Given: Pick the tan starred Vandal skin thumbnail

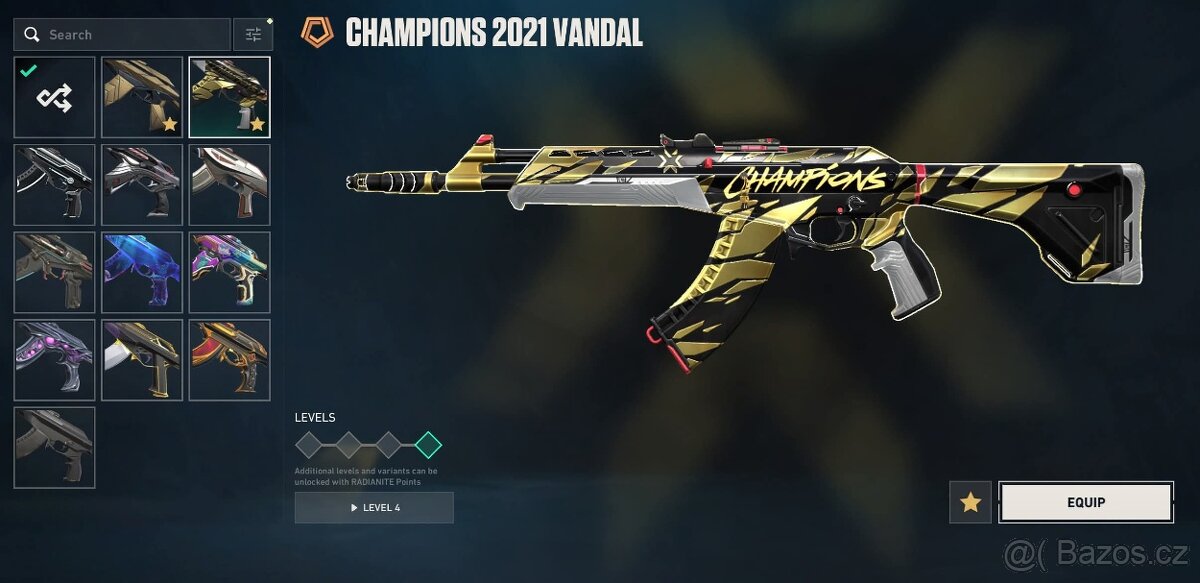Looking at the screenshot, I should (142, 97).
